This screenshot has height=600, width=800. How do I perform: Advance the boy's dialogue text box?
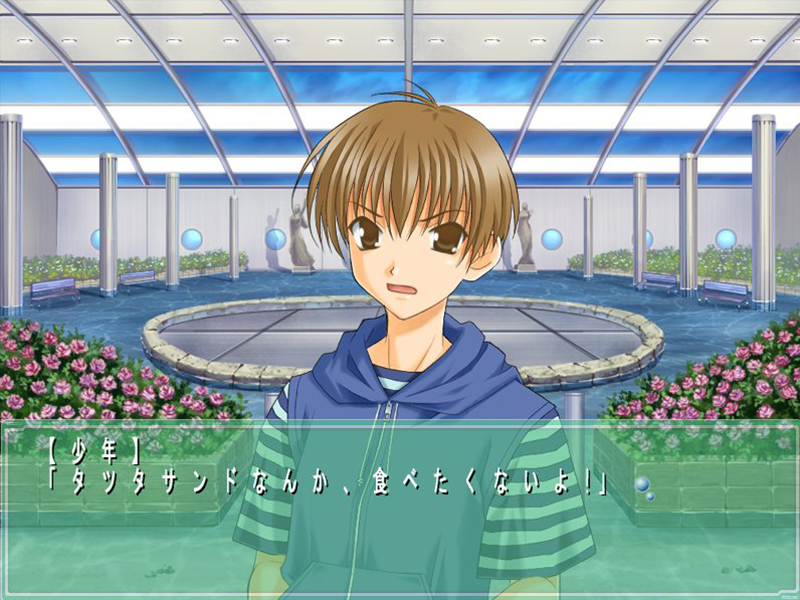pyautogui.click(x=400, y=510)
